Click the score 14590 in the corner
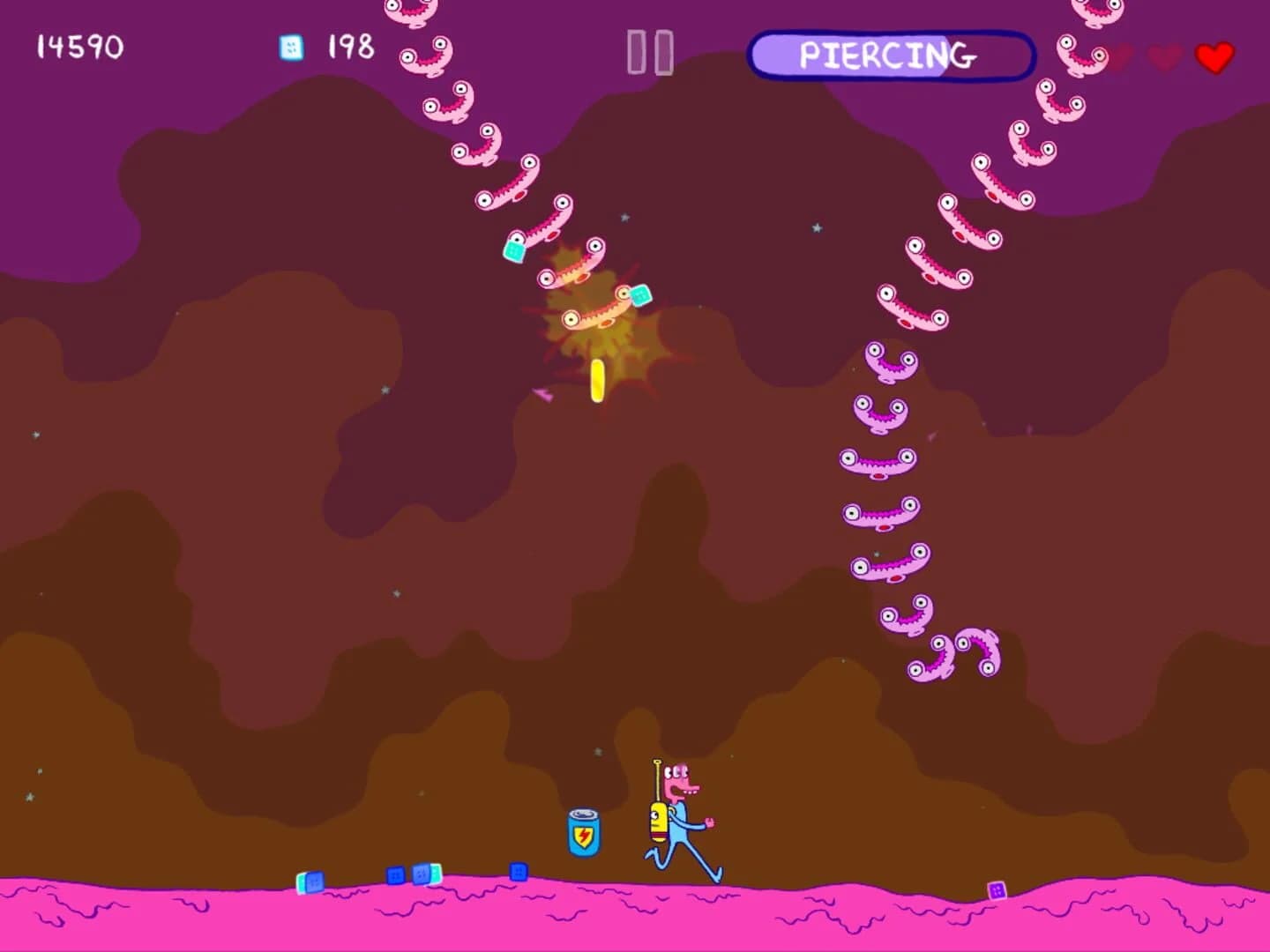Image resolution: width=1270 pixels, height=952 pixels. (x=78, y=48)
